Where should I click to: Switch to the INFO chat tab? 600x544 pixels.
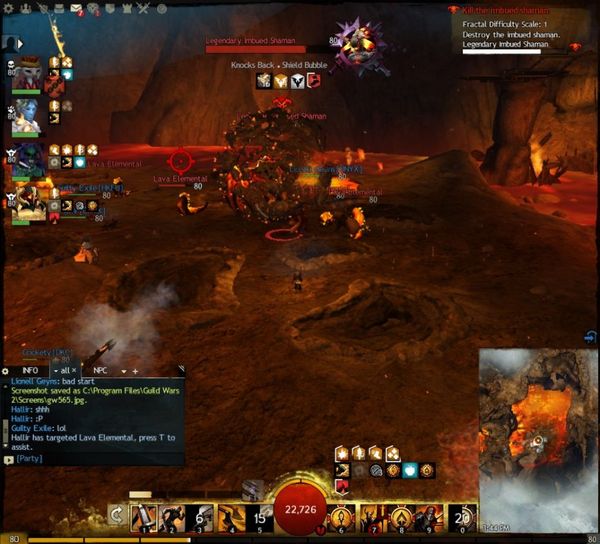30,370
